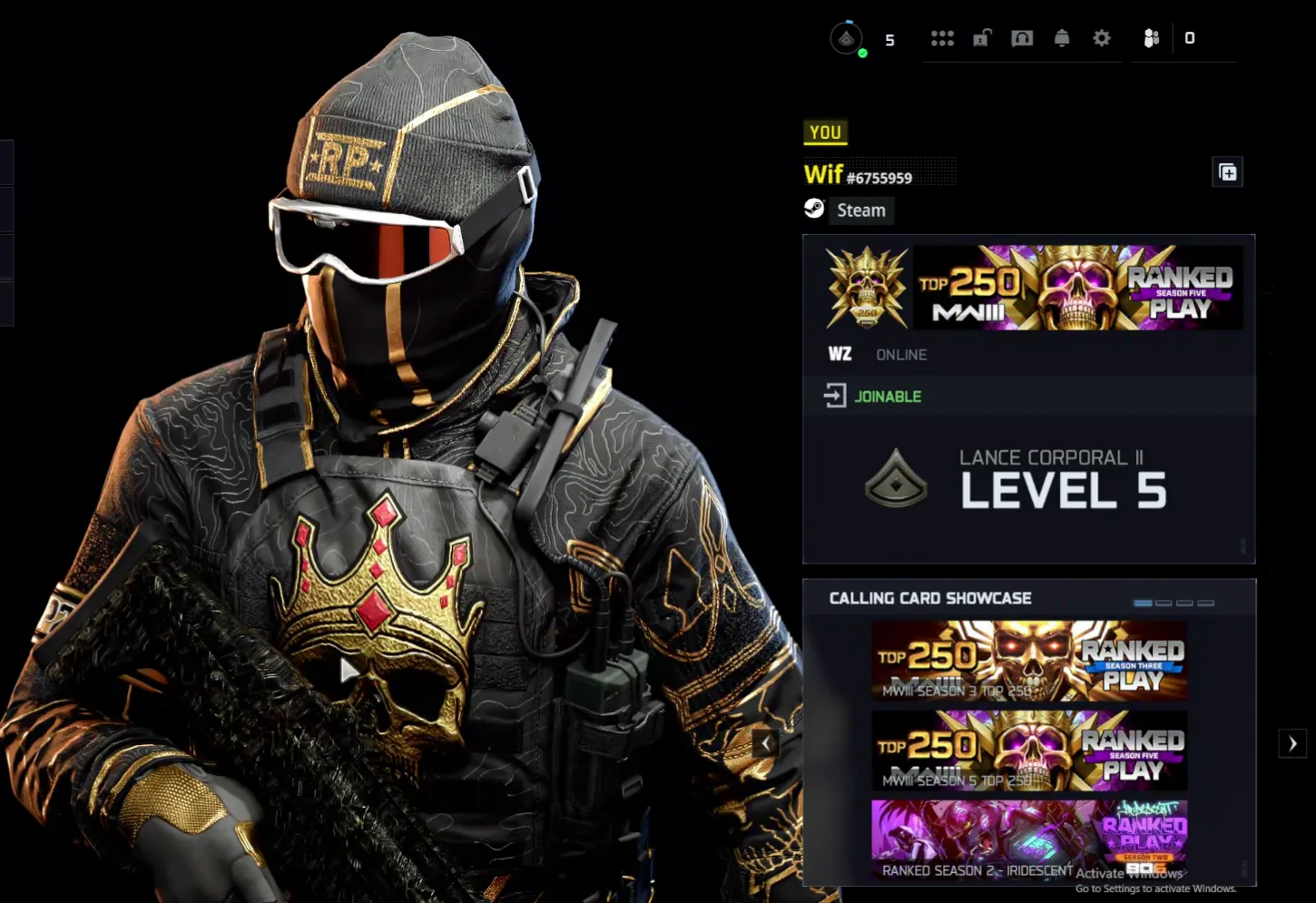
Task: Open the social friends icon
Action: coord(1151,38)
